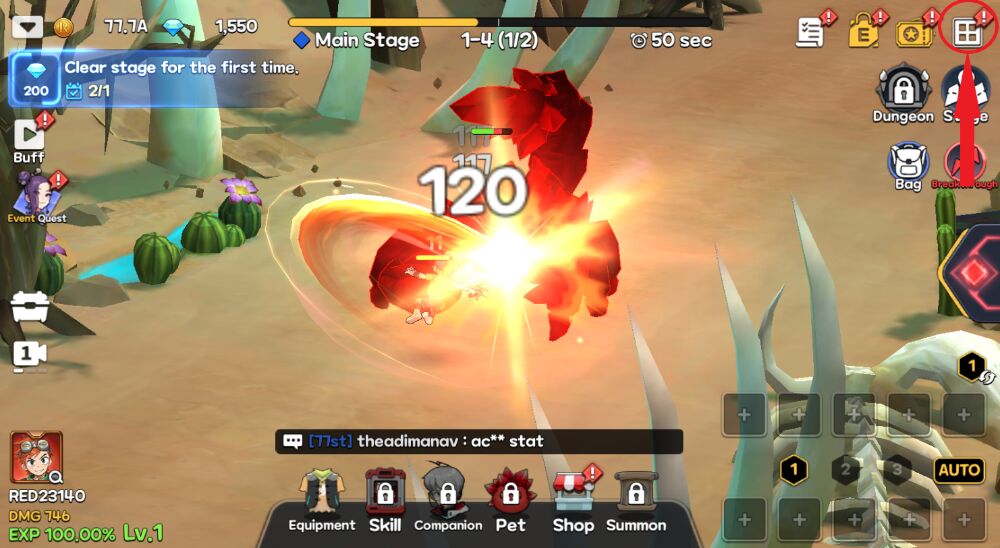Viewport: 1000px width, 548px height.
Task: Open the grid main menu icon
Action: [967, 32]
